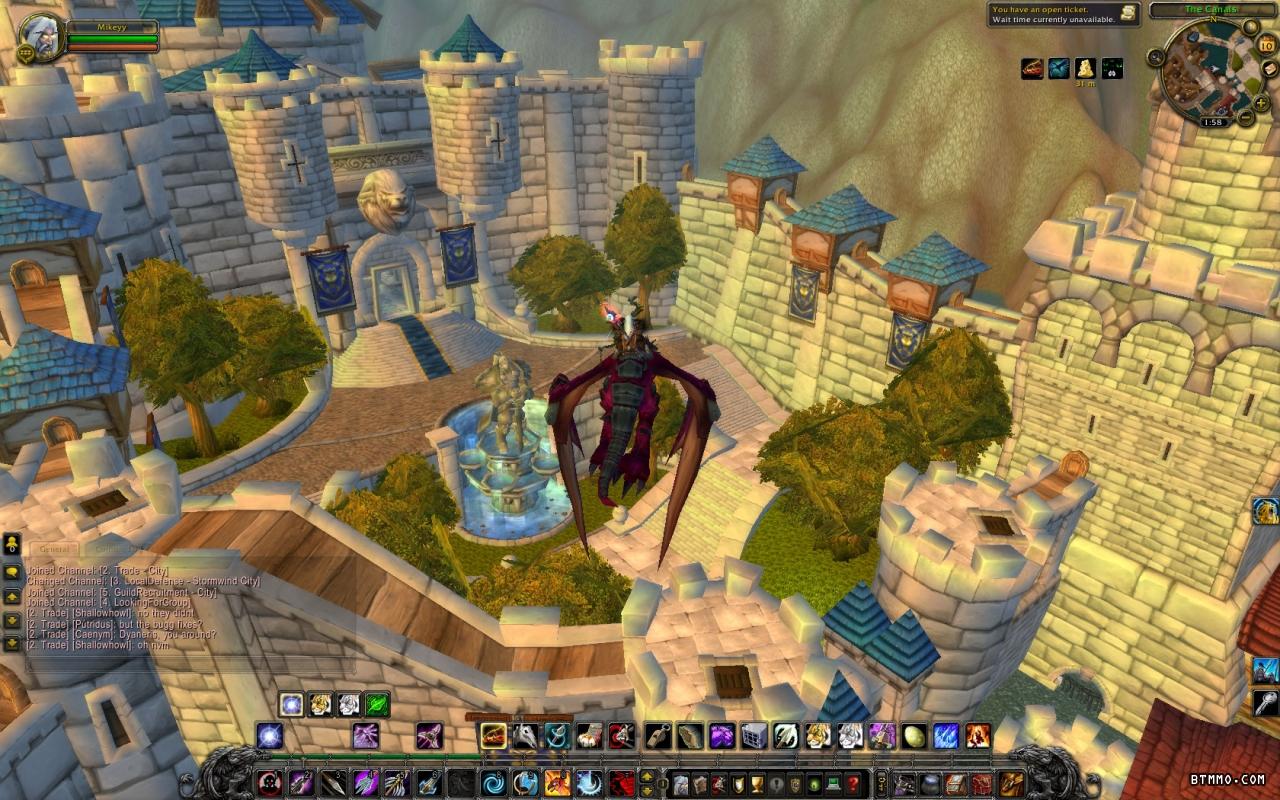
Task: Click the cheese food buff icon
Action: [1085, 68]
